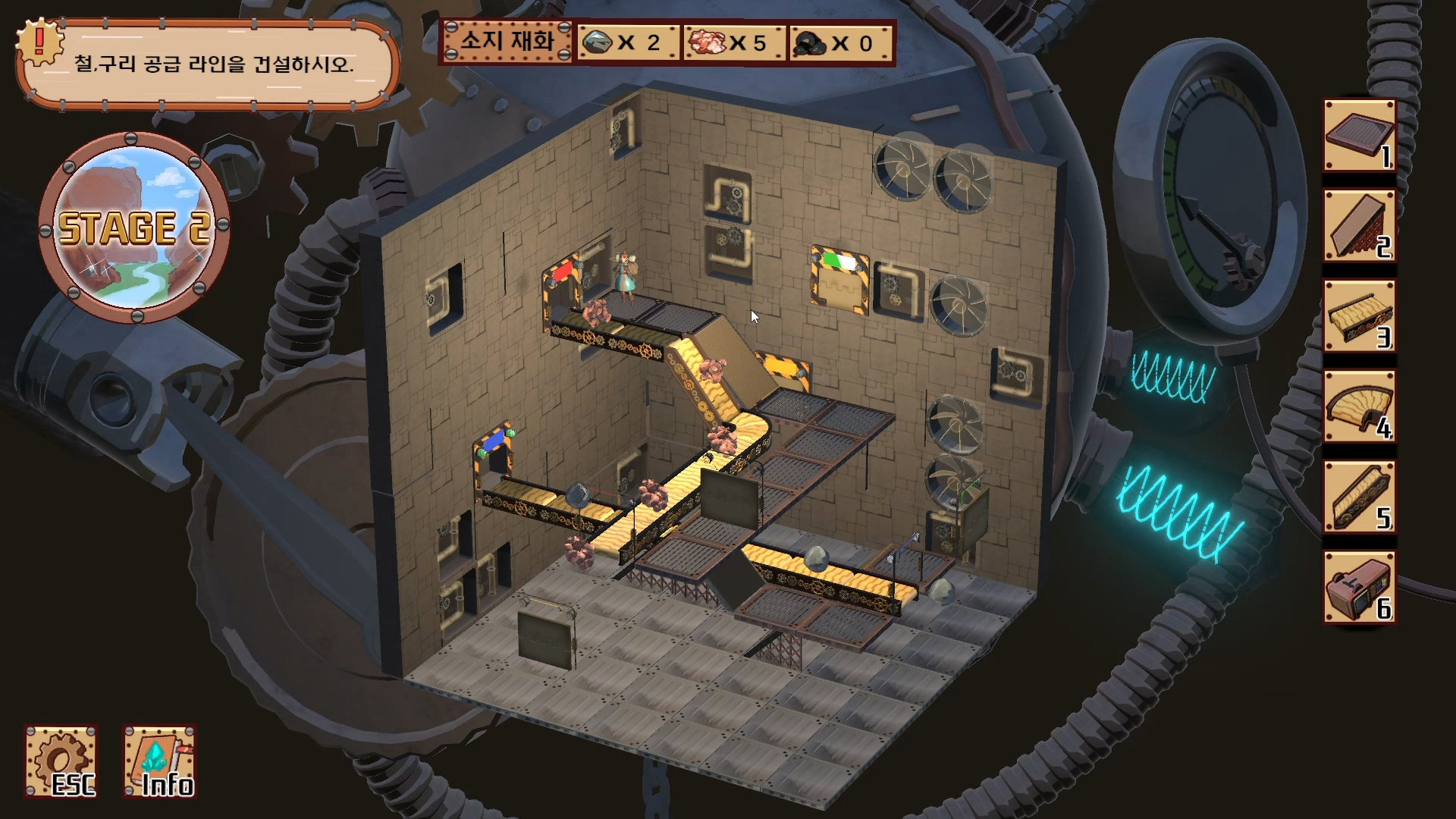
Task: Open the ESC gear settings menu
Action: 61,761
